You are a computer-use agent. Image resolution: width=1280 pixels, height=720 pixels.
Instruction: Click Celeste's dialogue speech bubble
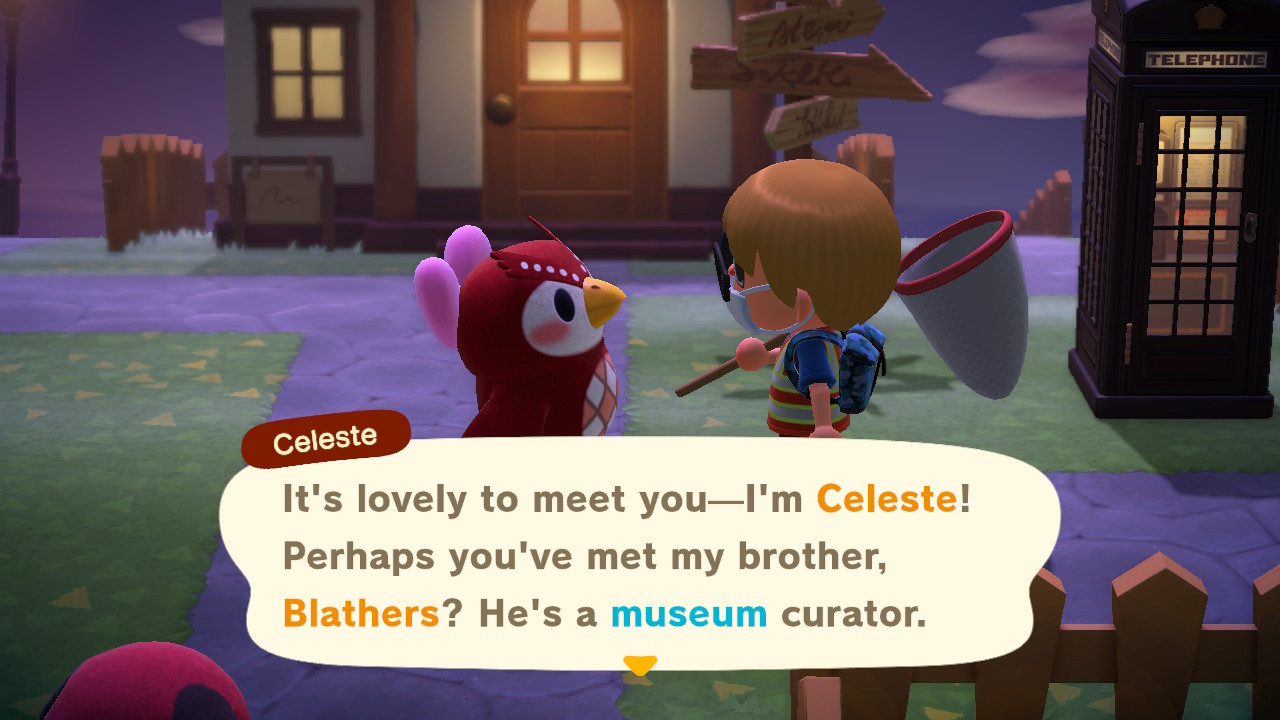(x=640, y=555)
